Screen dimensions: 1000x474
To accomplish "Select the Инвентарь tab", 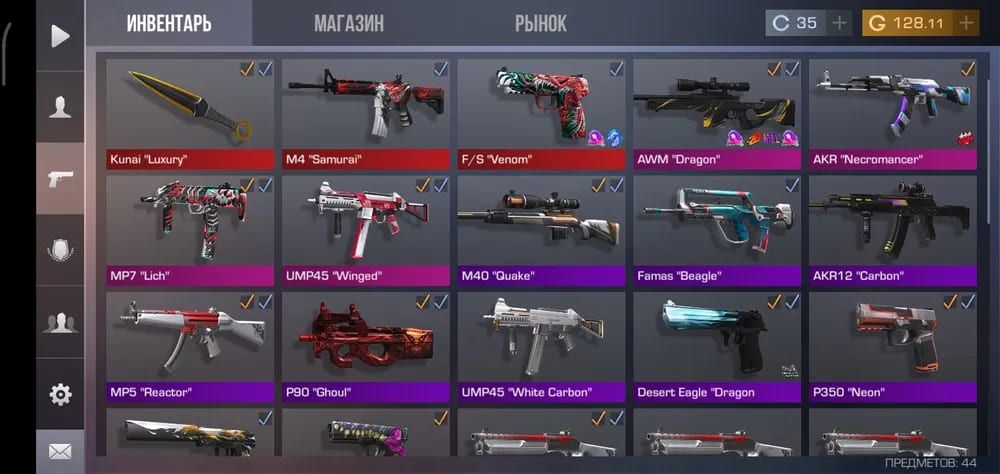I will [x=169, y=23].
